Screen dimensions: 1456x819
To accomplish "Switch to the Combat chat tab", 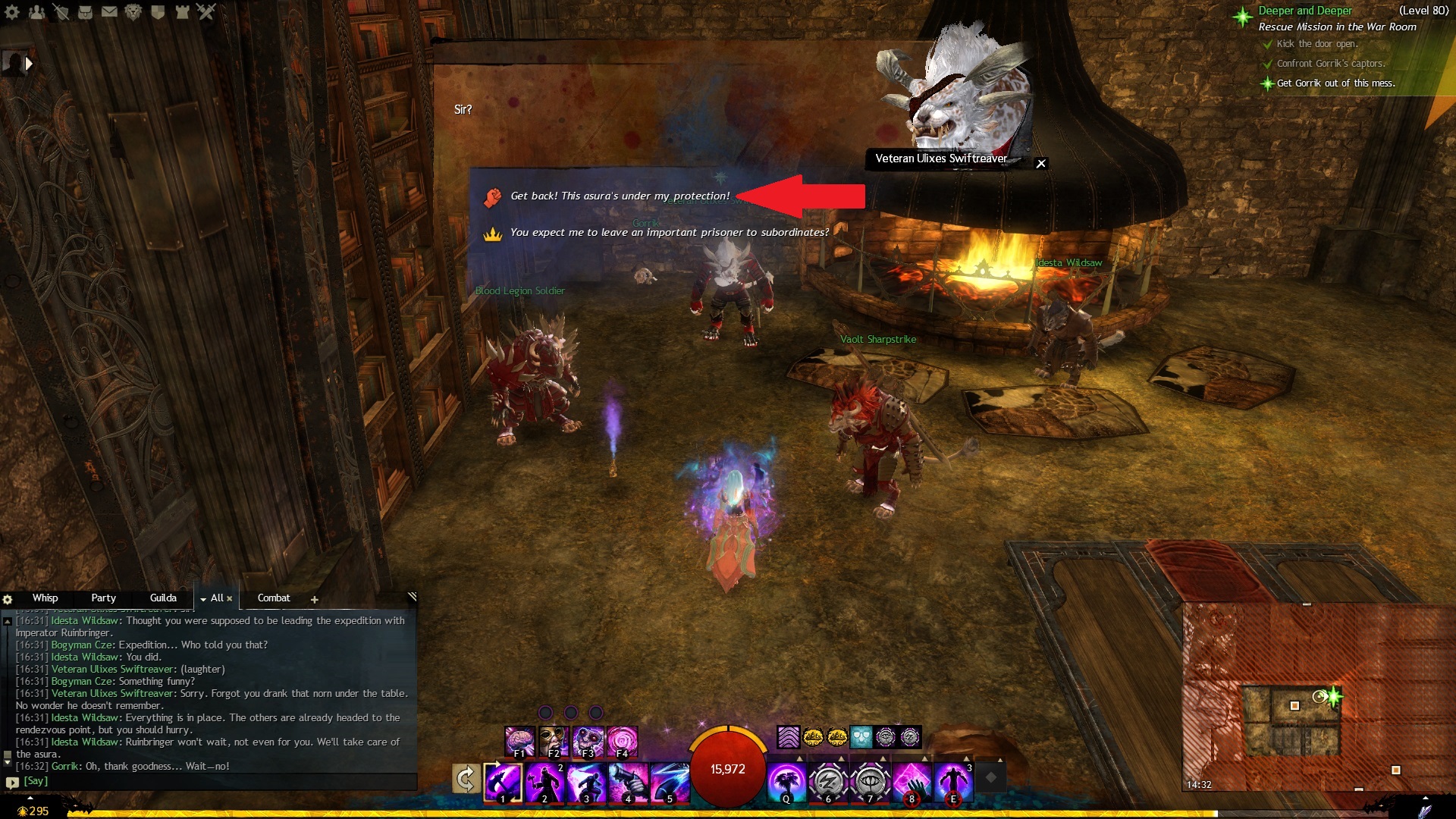I will pyautogui.click(x=274, y=598).
